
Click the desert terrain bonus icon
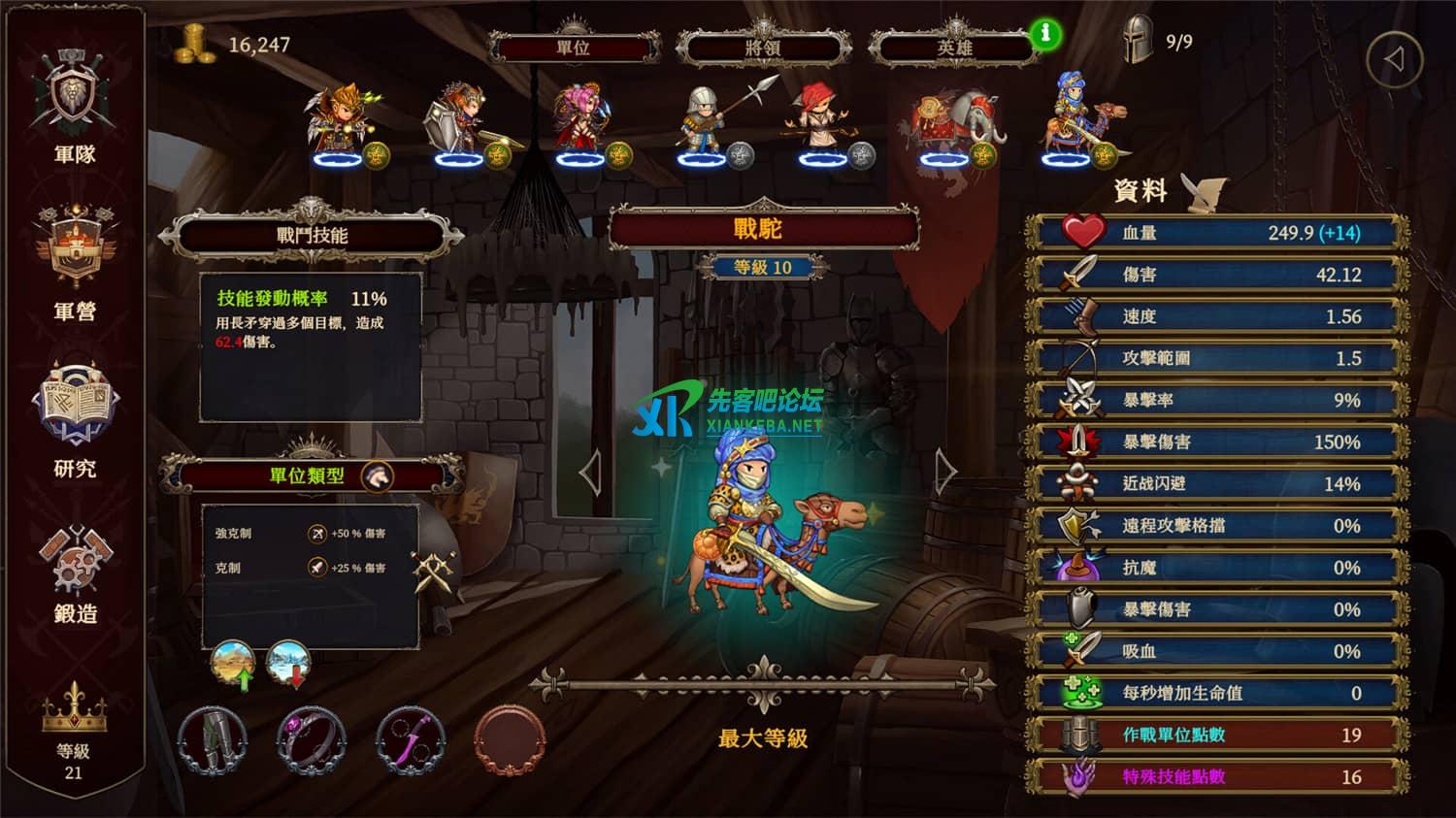[233, 664]
